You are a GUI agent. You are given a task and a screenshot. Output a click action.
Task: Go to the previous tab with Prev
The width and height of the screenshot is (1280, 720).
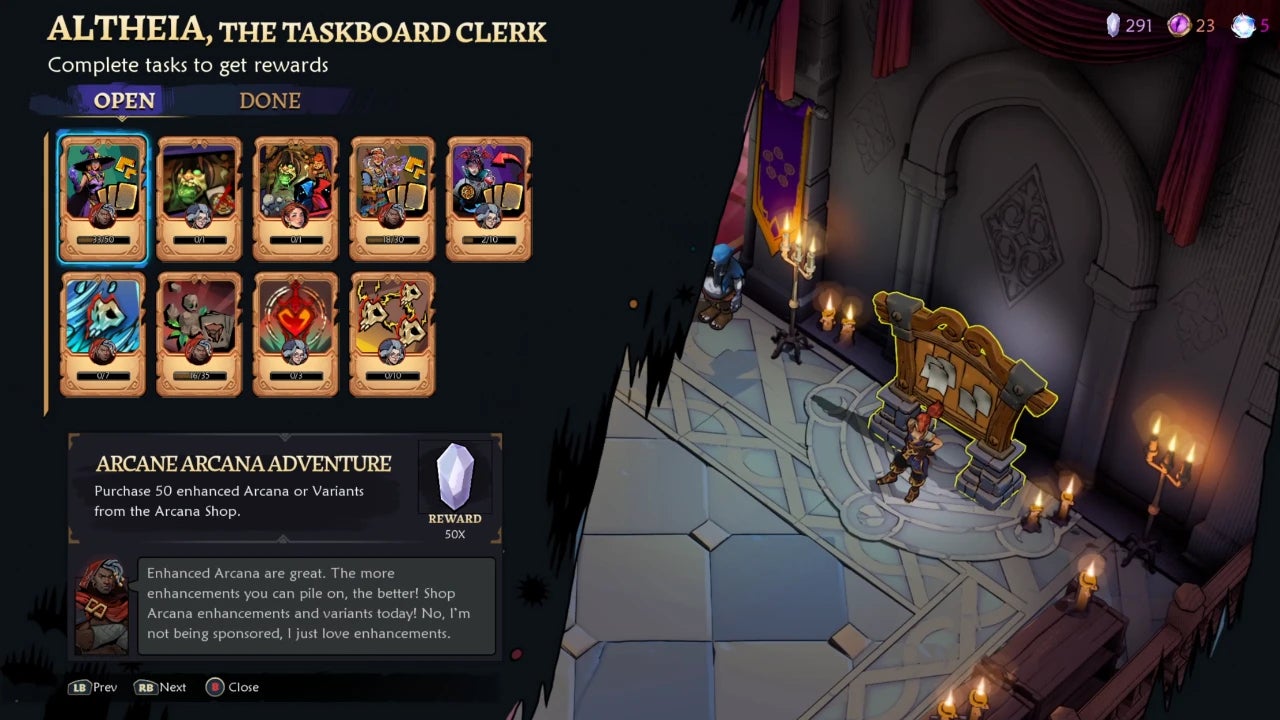93,687
